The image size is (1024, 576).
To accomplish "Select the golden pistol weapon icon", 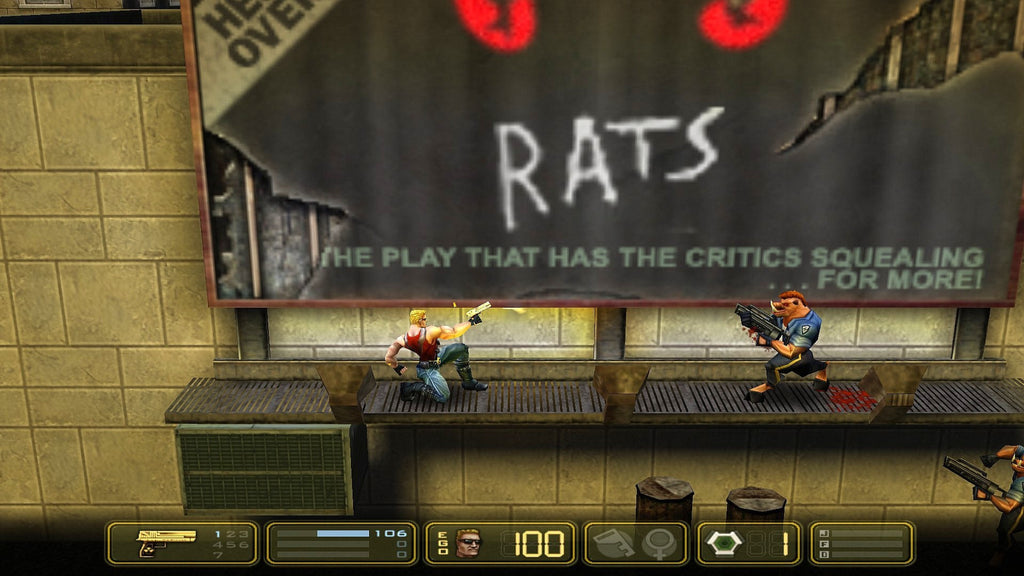I will coord(166,541).
